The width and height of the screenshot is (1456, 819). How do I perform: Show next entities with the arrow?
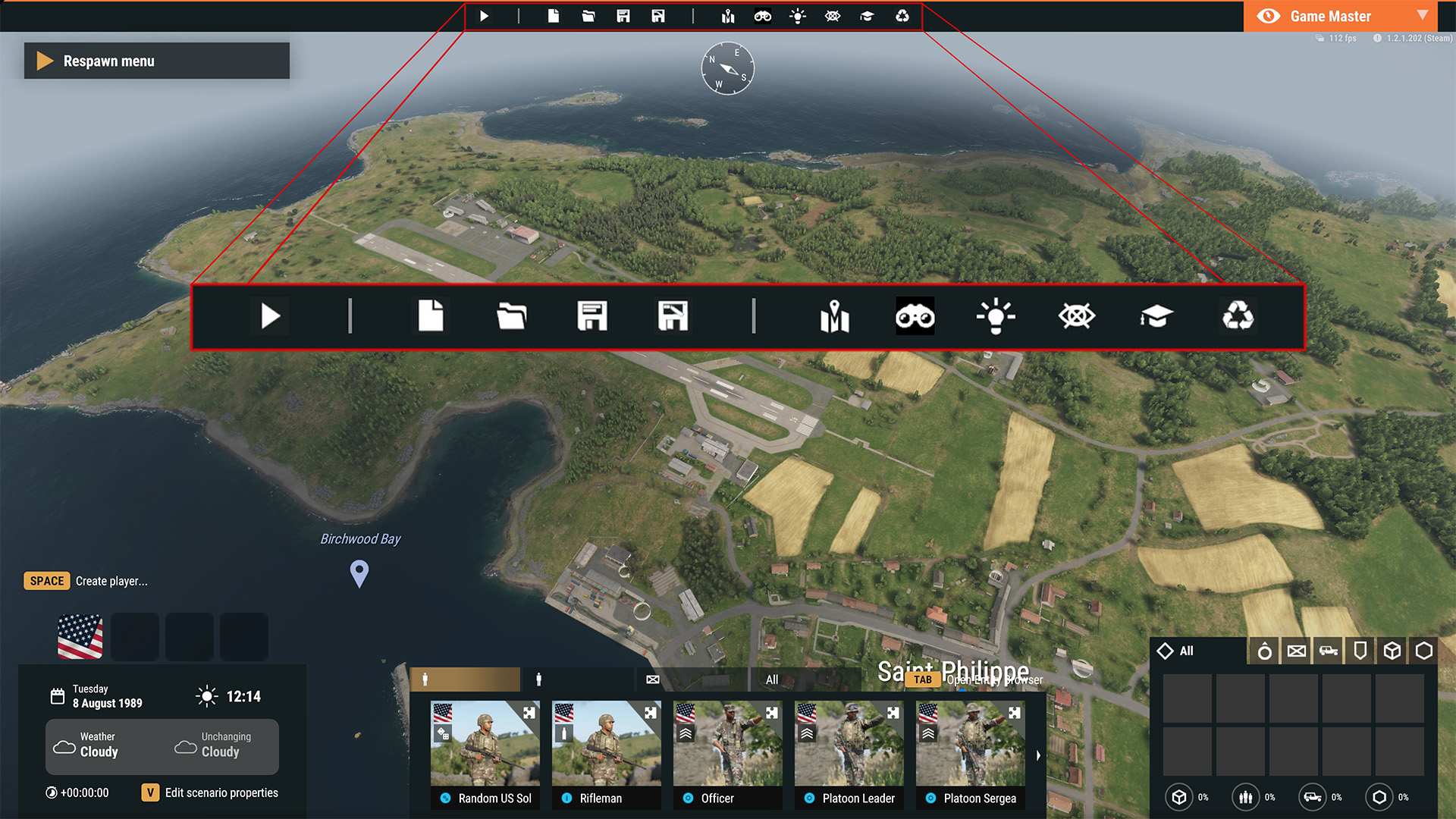pos(1038,755)
